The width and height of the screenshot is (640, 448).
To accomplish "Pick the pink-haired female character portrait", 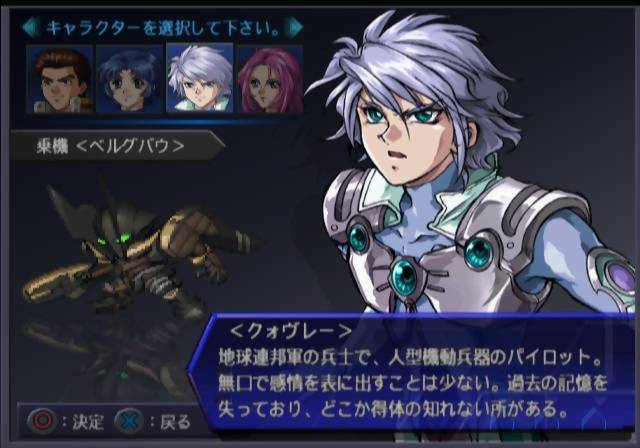I will pyautogui.click(x=269, y=78).
